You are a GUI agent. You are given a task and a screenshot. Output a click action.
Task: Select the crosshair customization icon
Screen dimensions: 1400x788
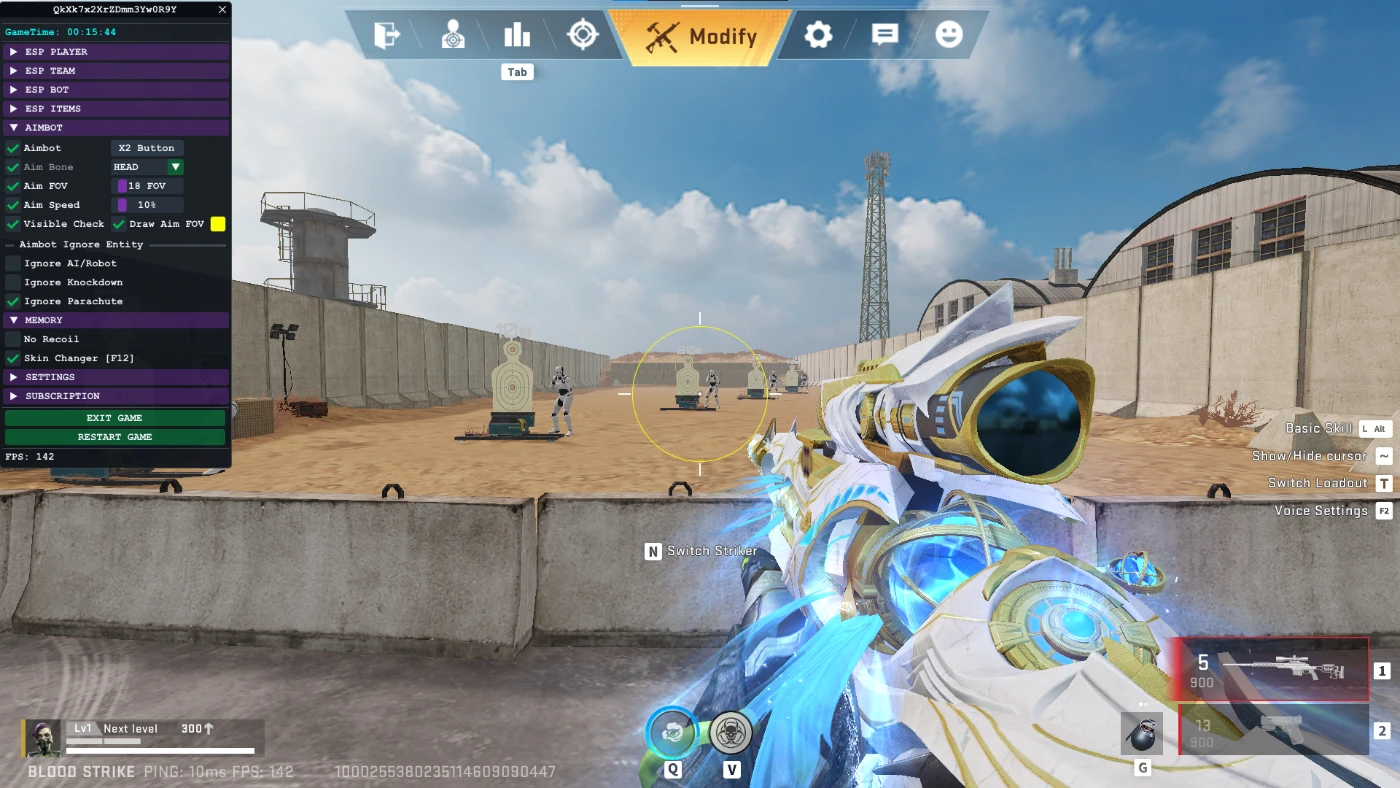click(583, 35)
